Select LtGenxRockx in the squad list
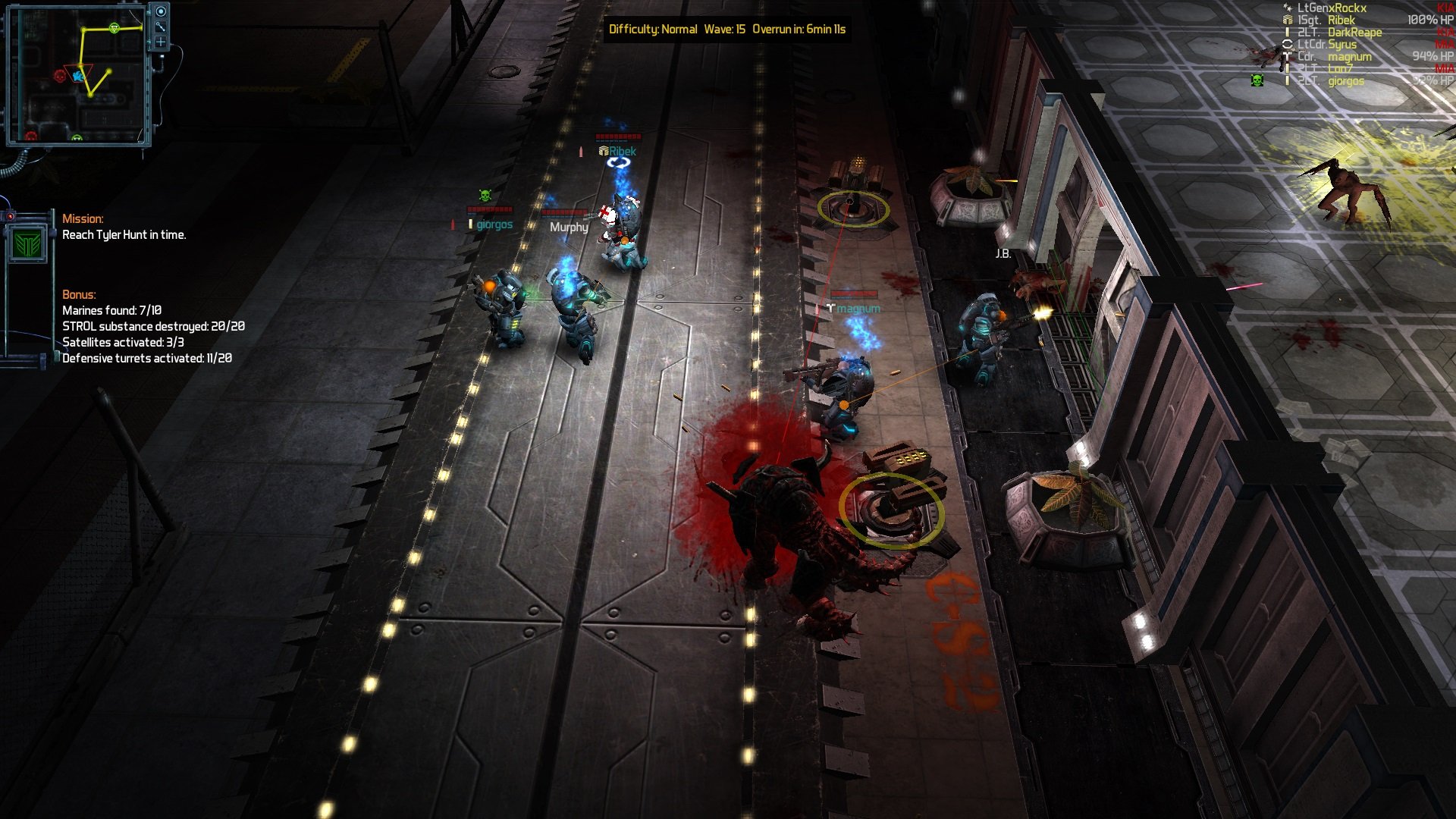1456x819 pixels. [x=1332, y=8]
